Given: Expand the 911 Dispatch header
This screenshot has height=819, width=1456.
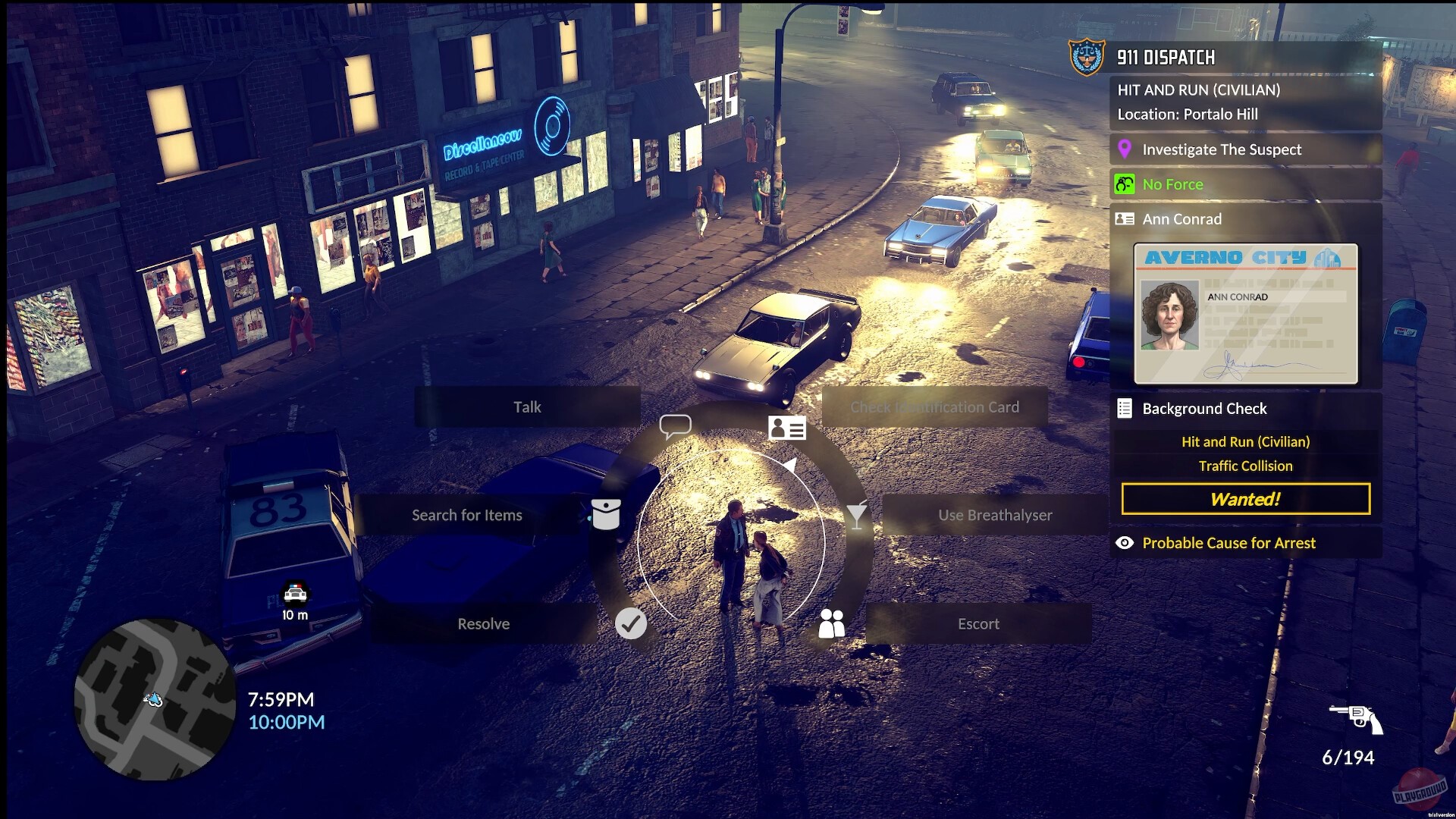Looking at the screenshot, I should pyautogui.click(x=1164, y=57).
